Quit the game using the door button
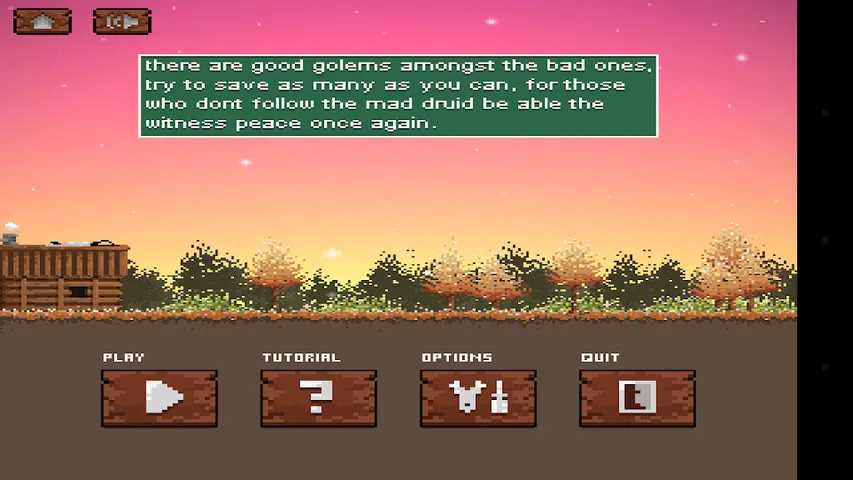The width and height of the screenshot is (853, 480). [637, 398]
